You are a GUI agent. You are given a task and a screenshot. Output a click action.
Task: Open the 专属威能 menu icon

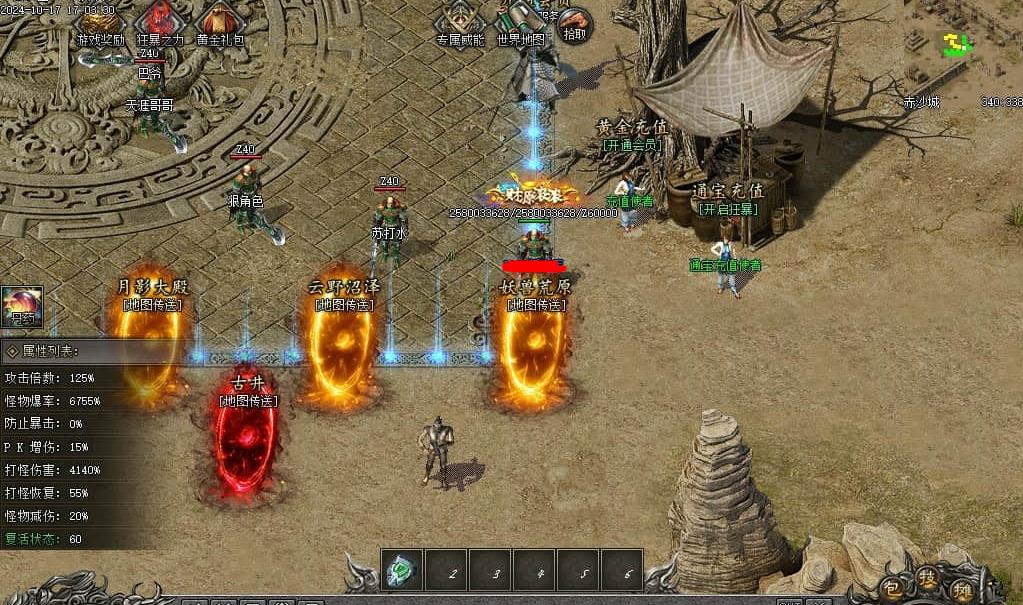point(459,20)
